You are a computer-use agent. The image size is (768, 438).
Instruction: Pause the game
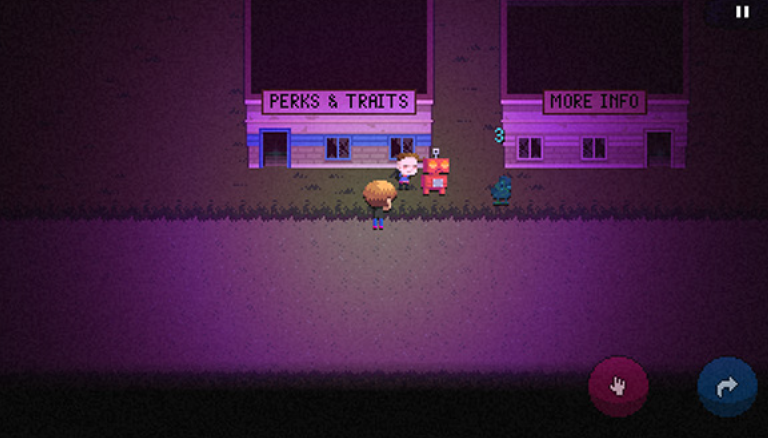[742, 12]
